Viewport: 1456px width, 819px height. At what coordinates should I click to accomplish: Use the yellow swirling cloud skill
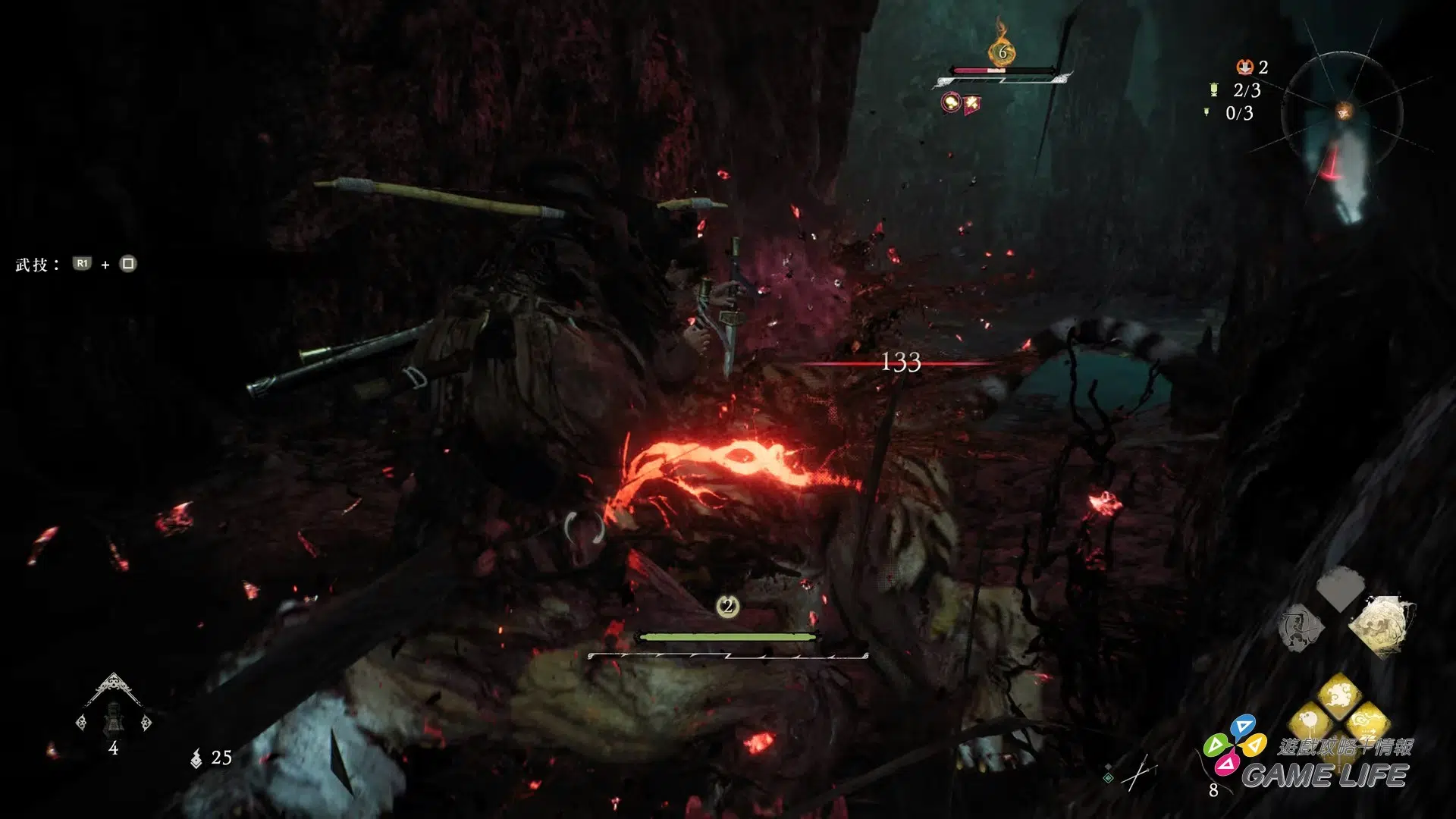(x=1339, y=692)
